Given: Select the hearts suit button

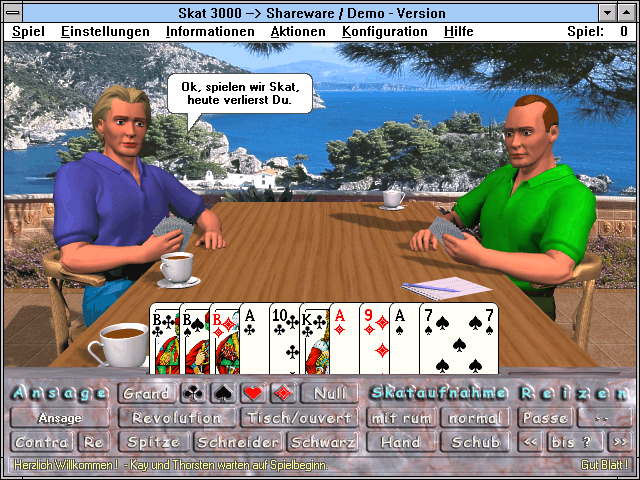Looking at the screenshot, I should [x=252, y=393].
